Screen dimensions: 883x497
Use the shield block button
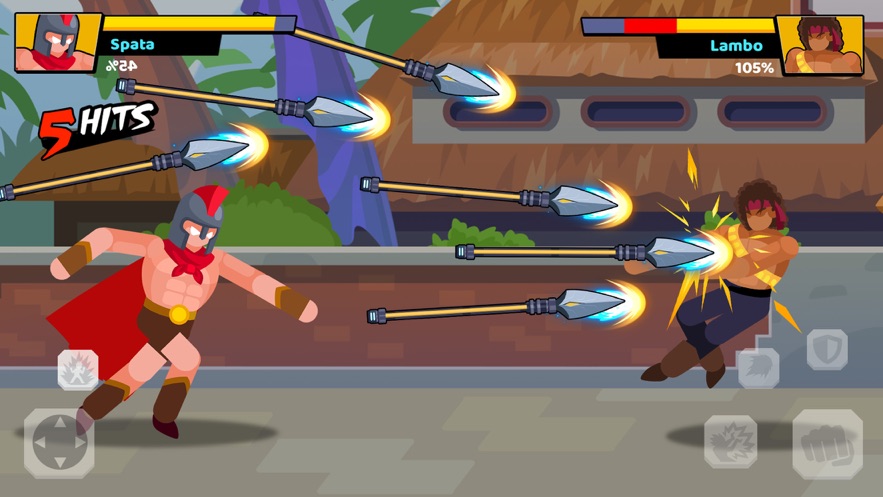click(827, 350)
